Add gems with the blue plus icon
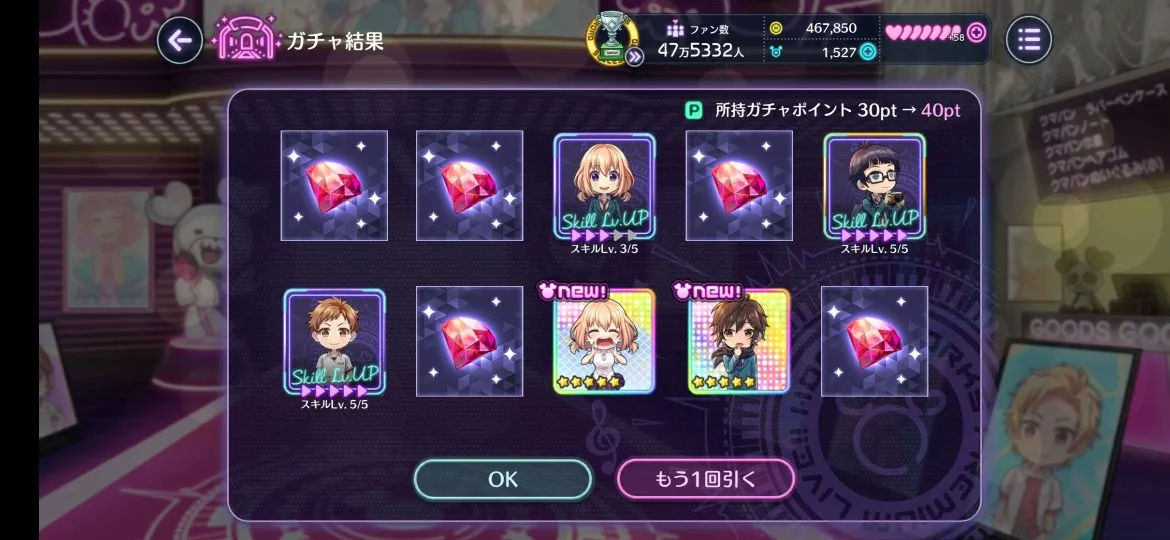Image resolution: width=1170 pixels, height=540 pixels. (x=868, y=52)
